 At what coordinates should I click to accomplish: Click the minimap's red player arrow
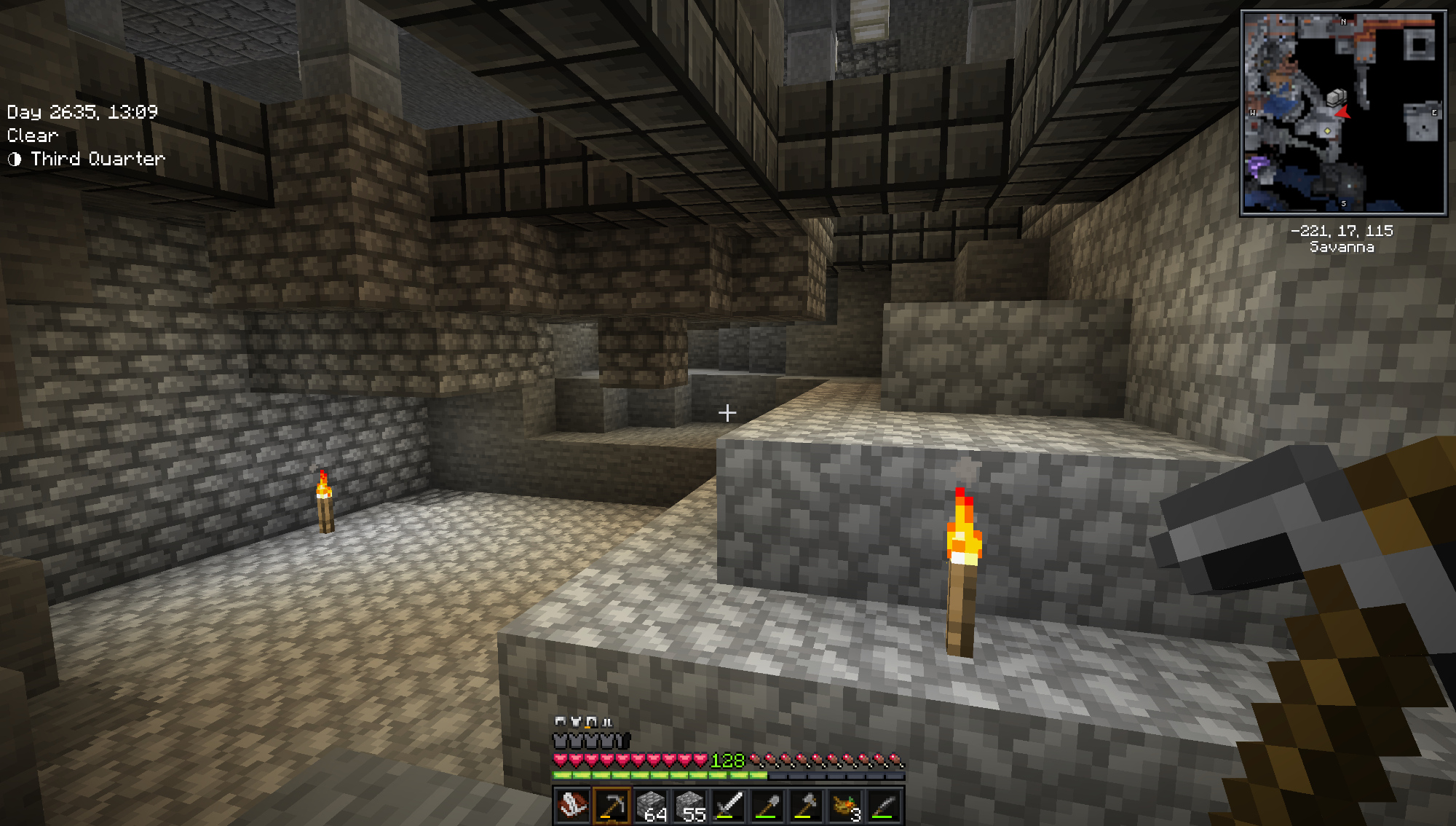(1343, 112)
